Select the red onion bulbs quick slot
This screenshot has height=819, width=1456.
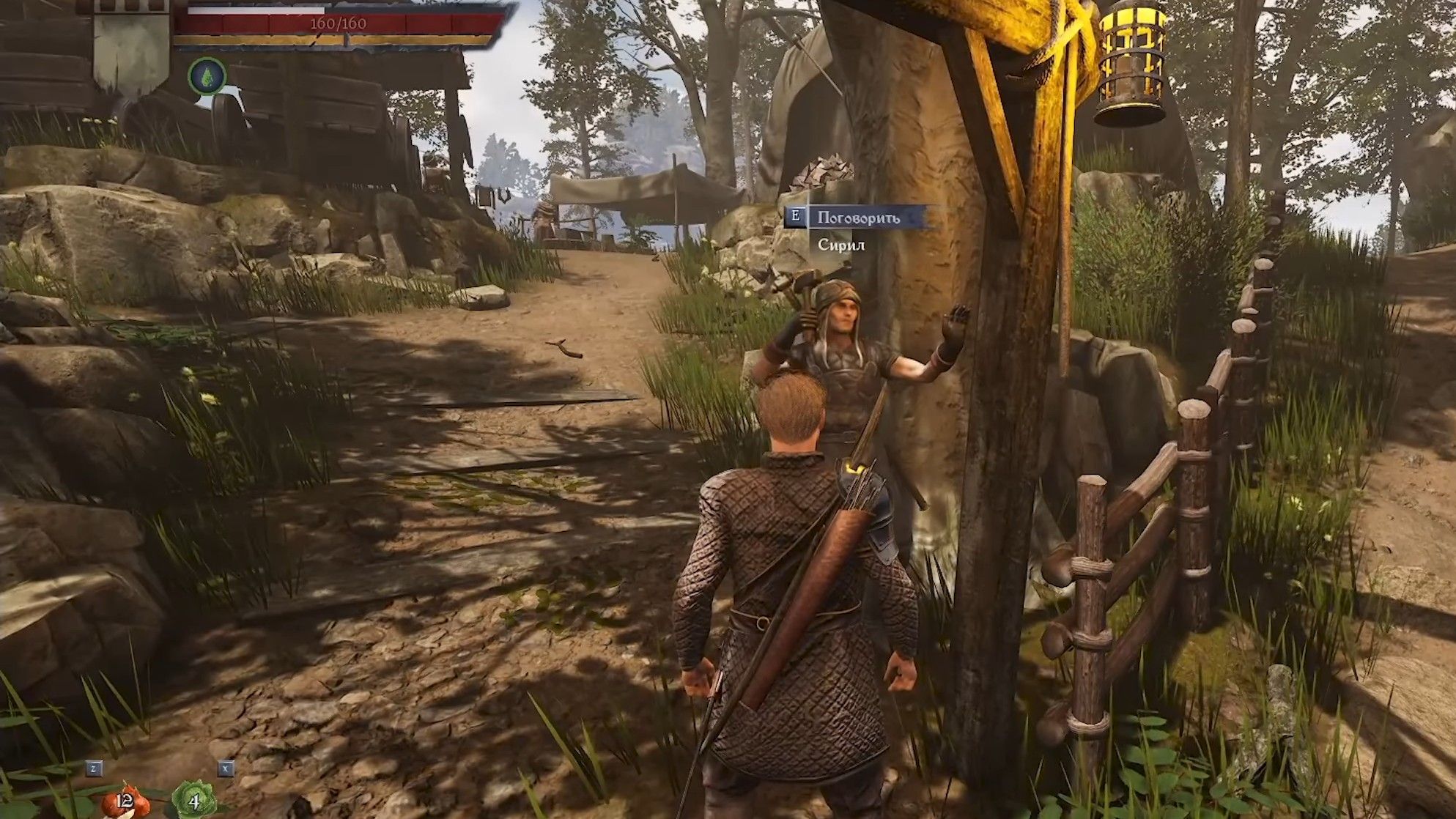pos(124,799)
